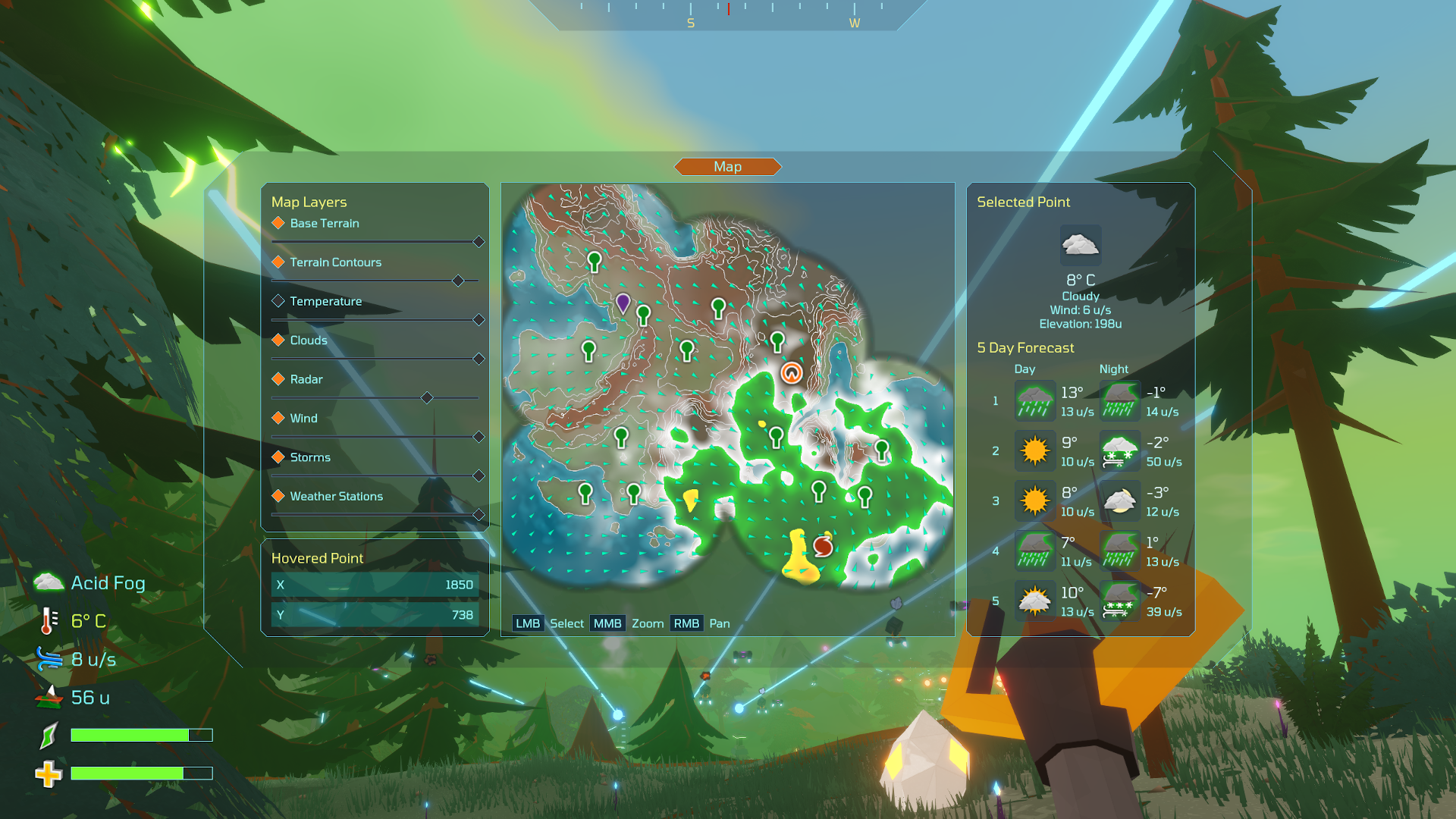
Task: Click the Wind layer label
Action: point(303,418)
